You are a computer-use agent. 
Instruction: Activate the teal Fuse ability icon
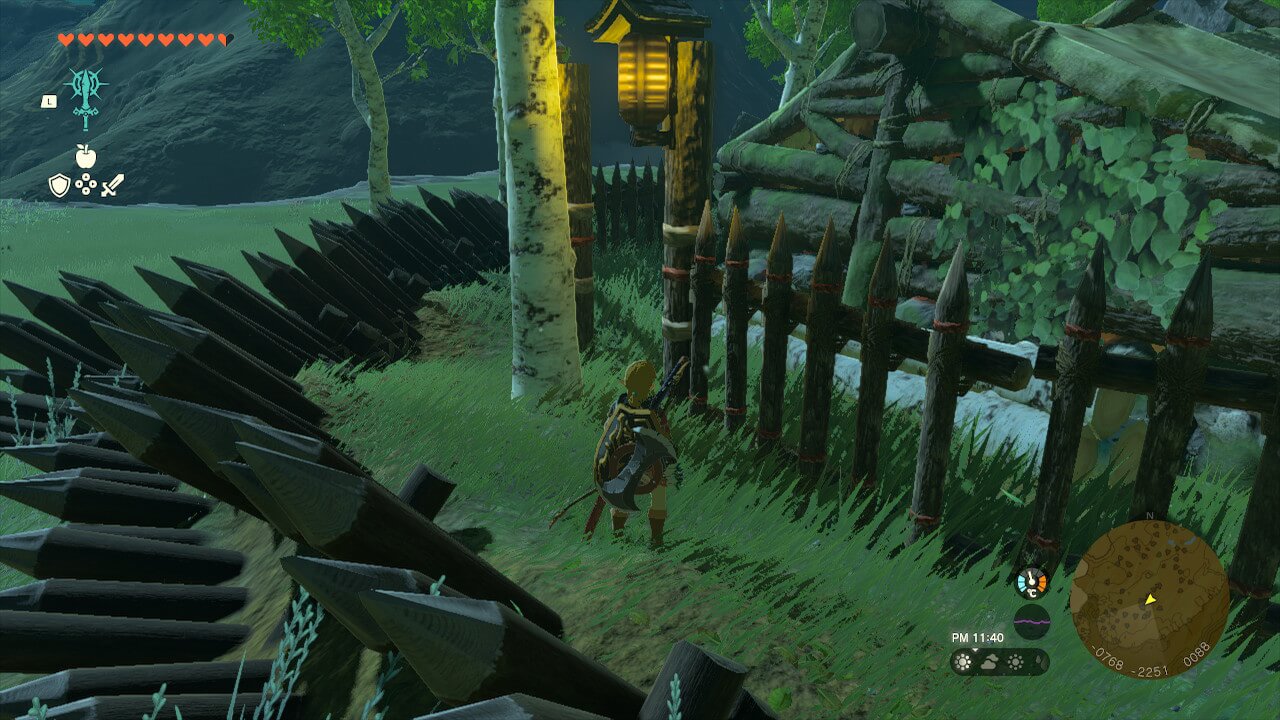(86, 96)
